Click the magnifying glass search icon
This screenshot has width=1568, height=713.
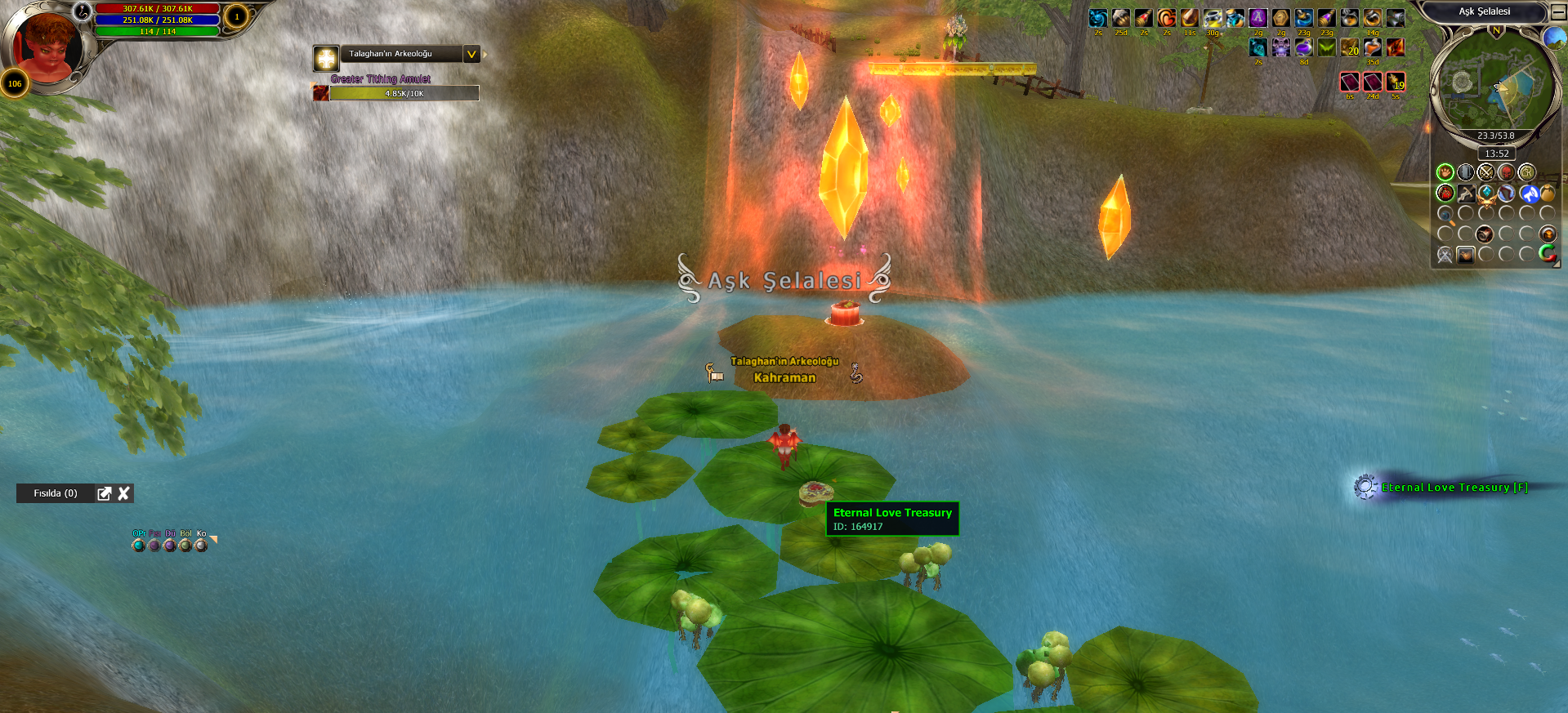[x=1445, y=215]
